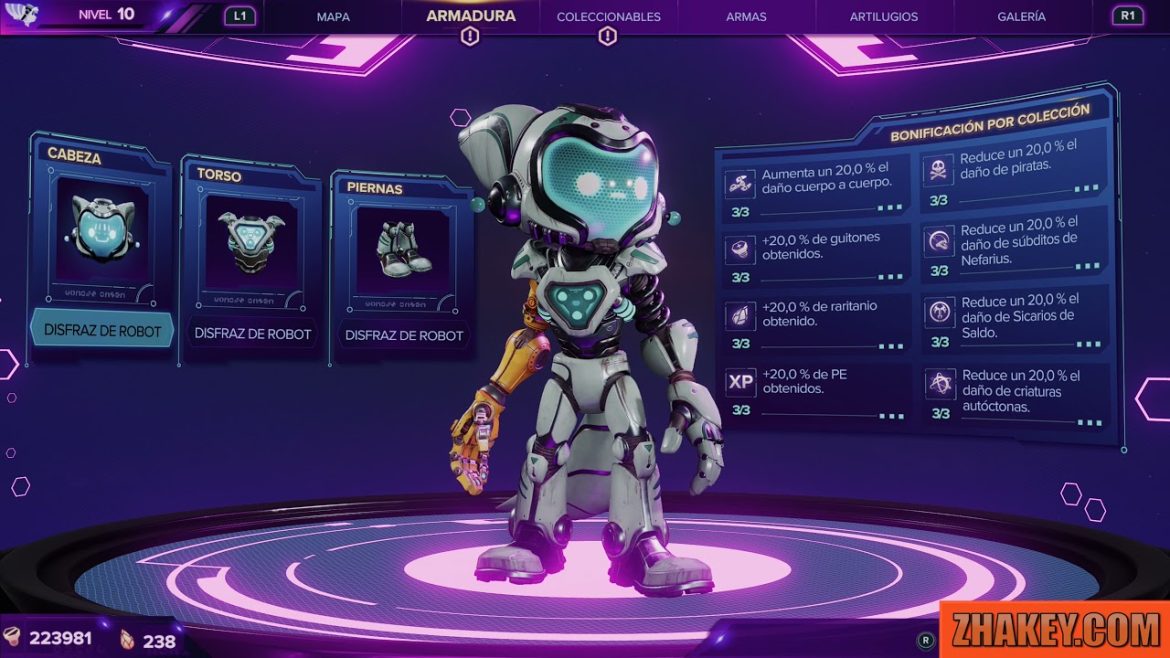This screenshot has height=658, width=1170.
Task: Go to the Armas tab
Action: [746, 17]
